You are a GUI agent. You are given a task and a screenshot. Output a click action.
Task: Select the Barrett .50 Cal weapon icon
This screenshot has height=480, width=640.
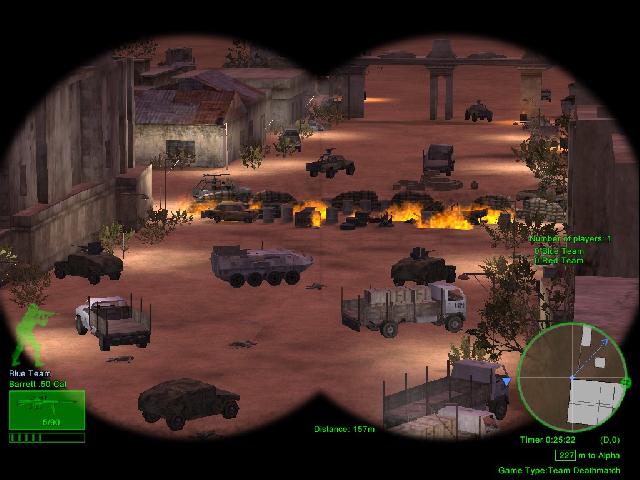click(x=46, y=410)
